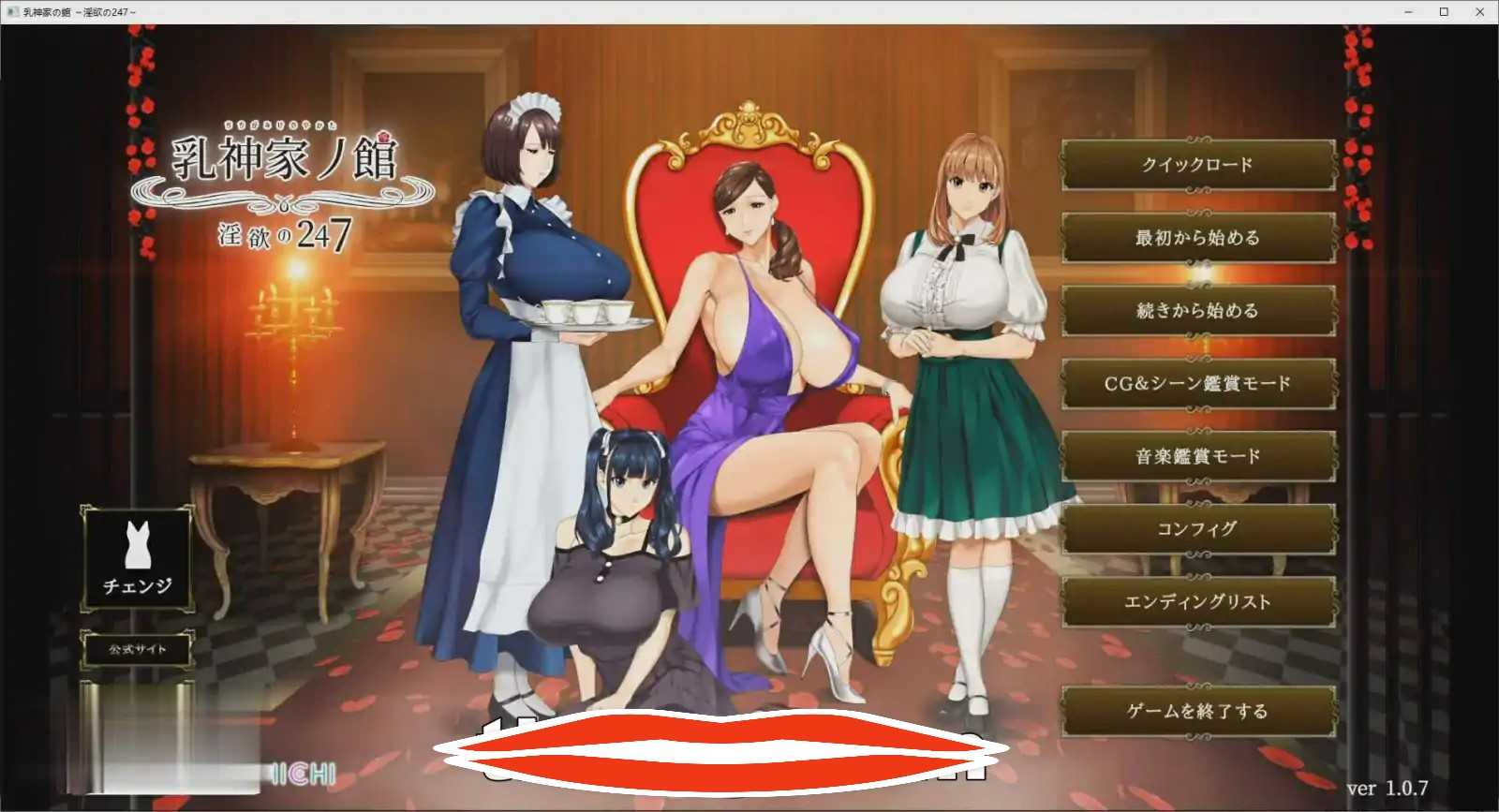Enter the 音楽鑑賞モード music mode
This screenshot has width=1499, height=812.
coord(1199,456)
